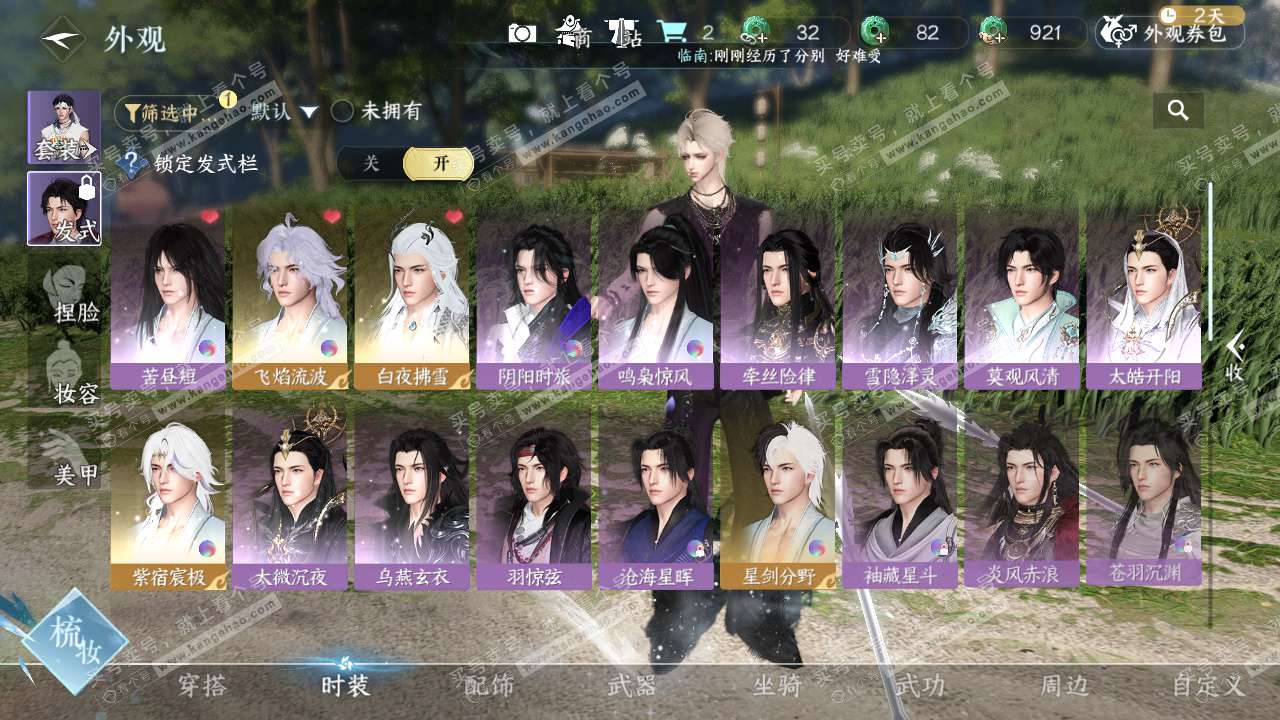Open the 套装 outfit set category
The height and width of the screenshot is (720, 1280).
64,128
